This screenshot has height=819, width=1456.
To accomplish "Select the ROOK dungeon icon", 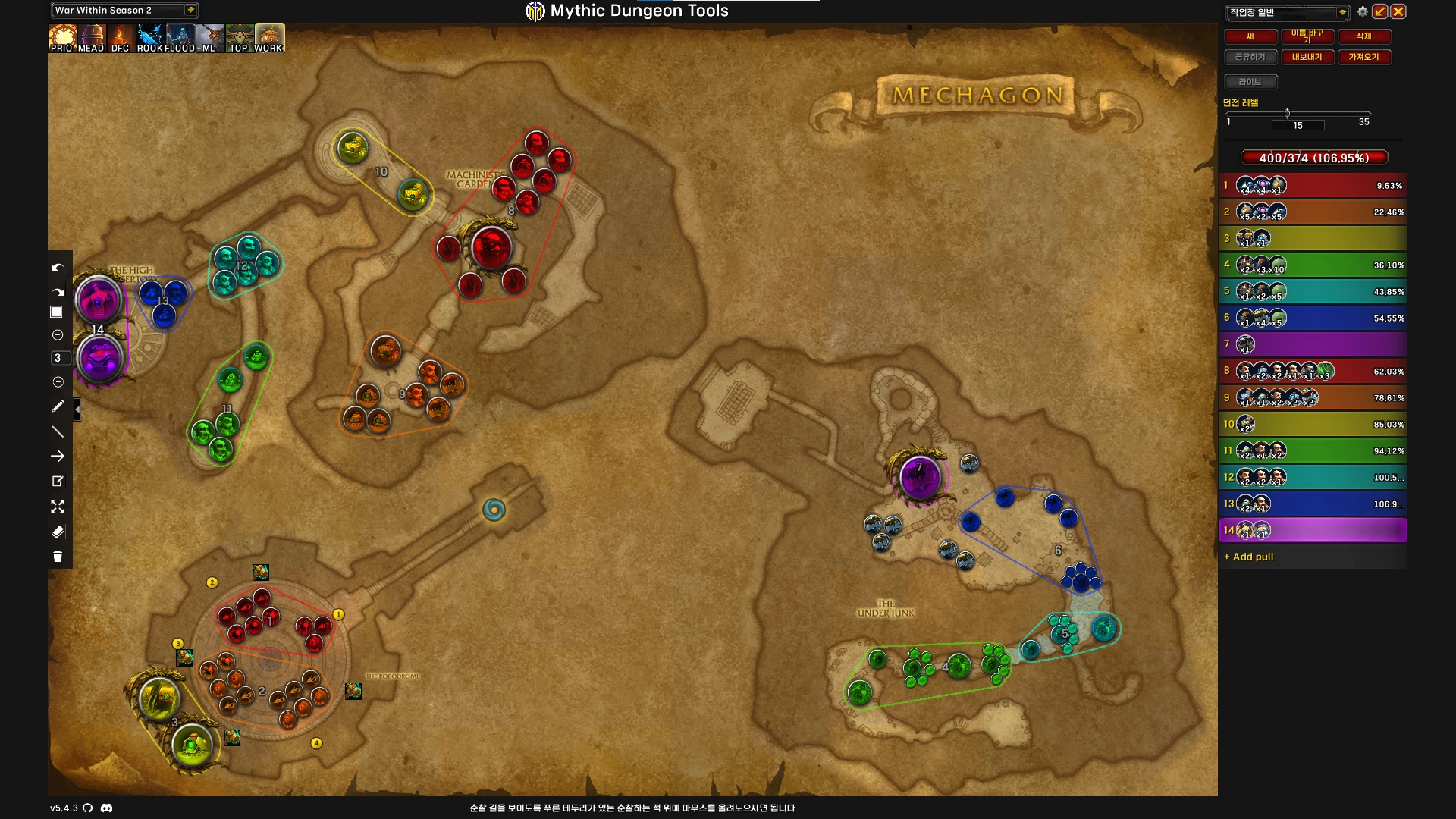I will [150, 37].
